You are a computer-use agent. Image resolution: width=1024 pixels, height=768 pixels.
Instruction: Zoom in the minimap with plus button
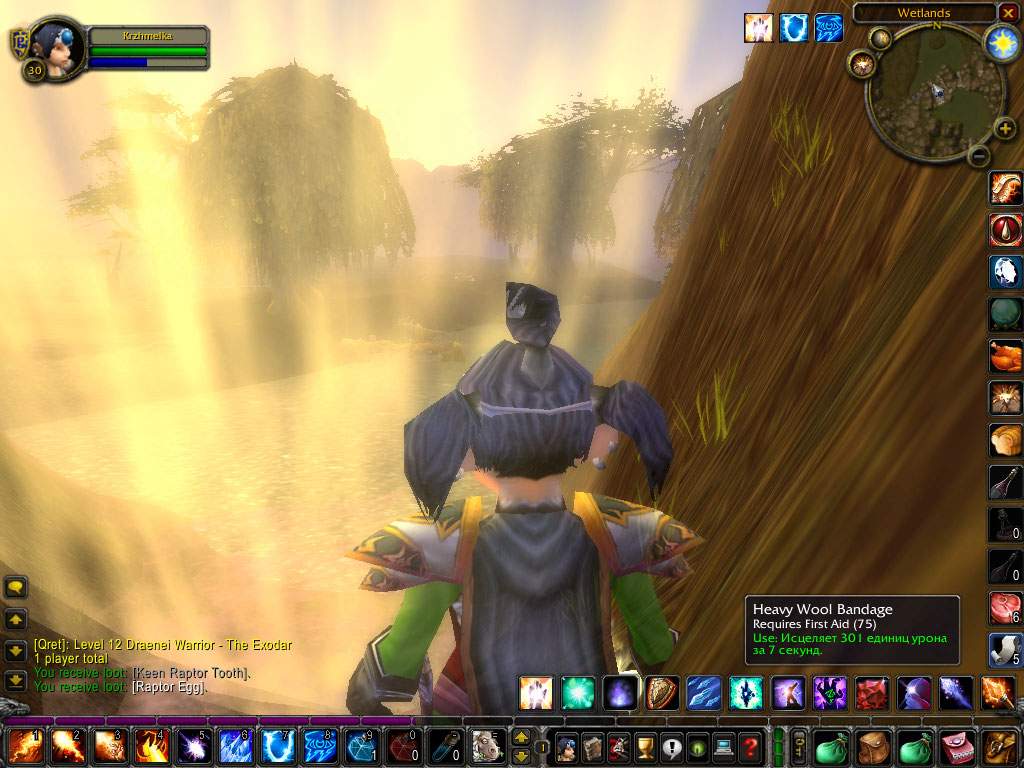click(1004, 130)
